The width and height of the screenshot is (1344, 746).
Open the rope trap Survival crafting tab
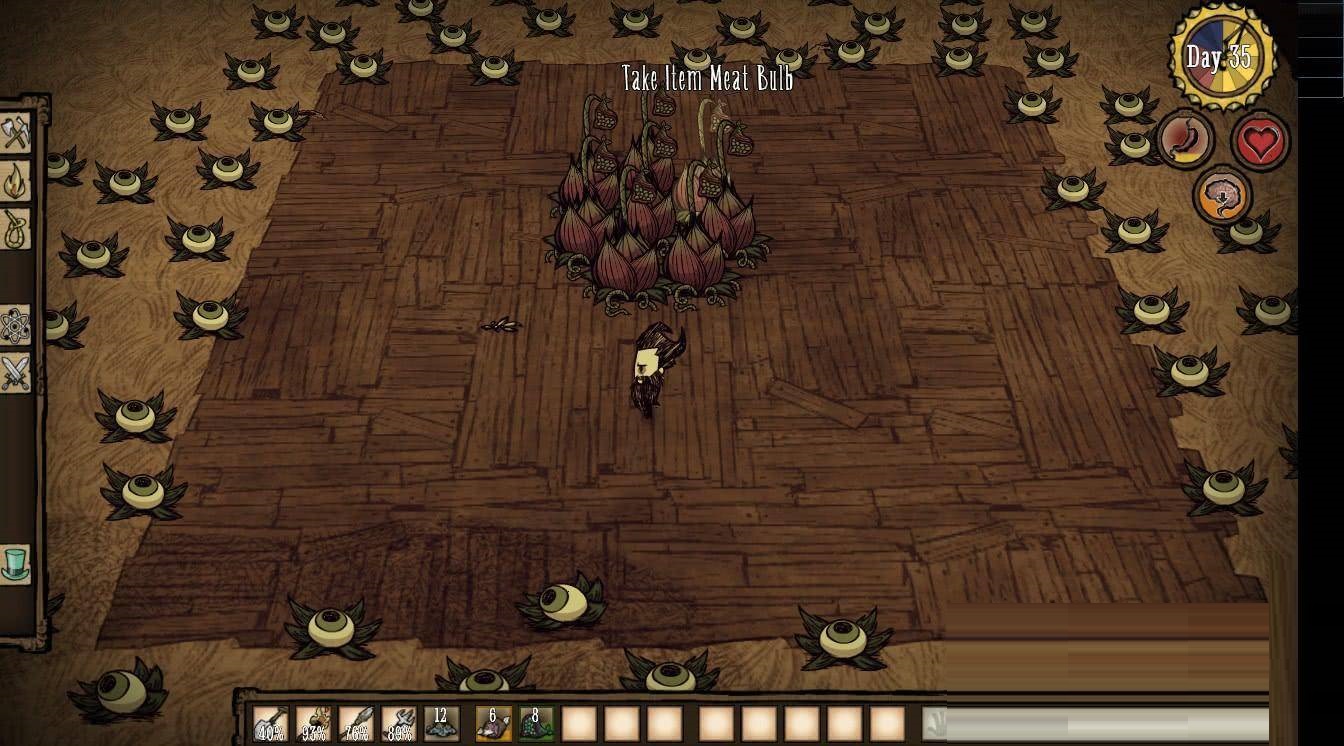(x=16, y=229)
